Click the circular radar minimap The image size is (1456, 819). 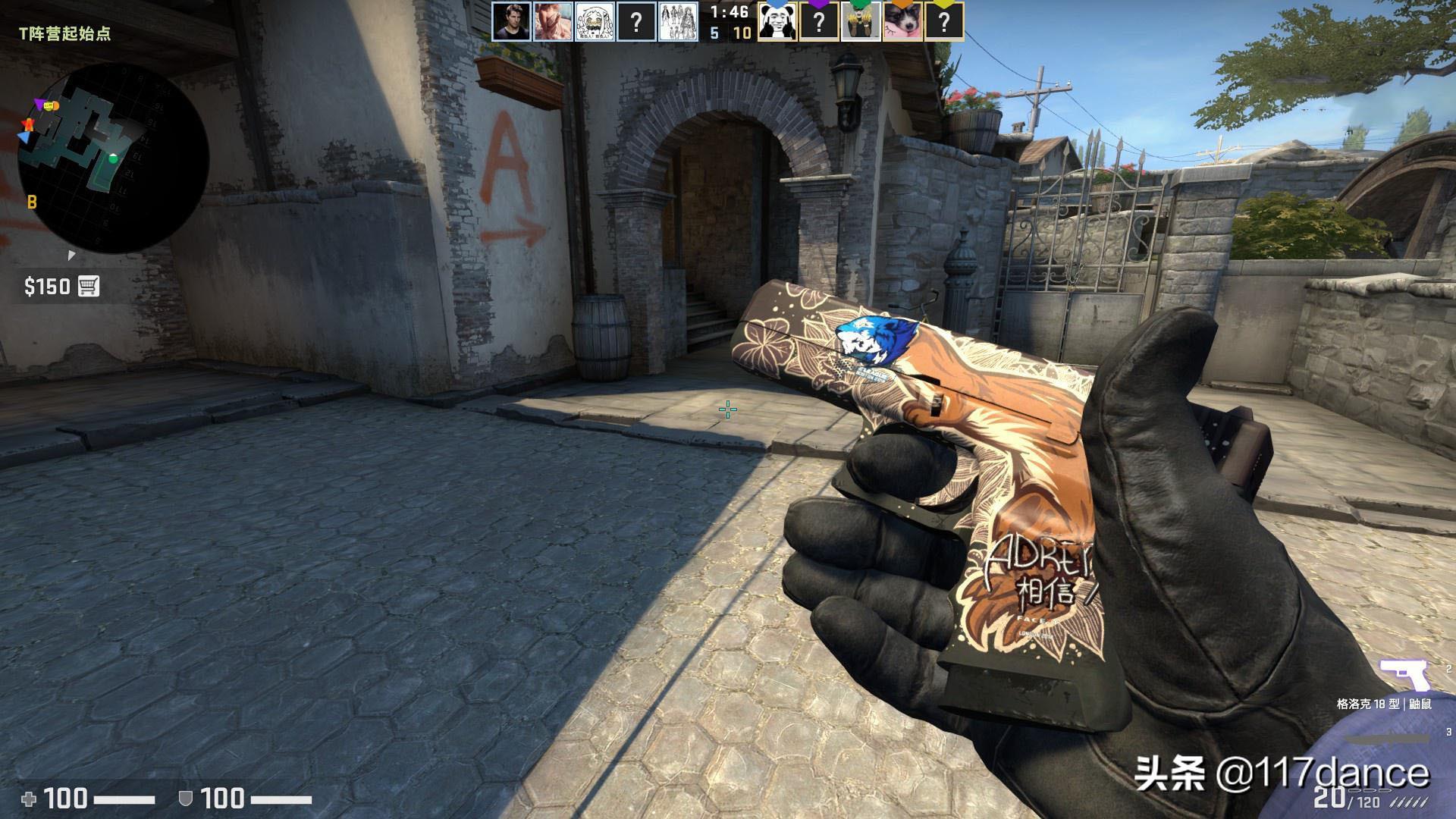click(114, 158)
